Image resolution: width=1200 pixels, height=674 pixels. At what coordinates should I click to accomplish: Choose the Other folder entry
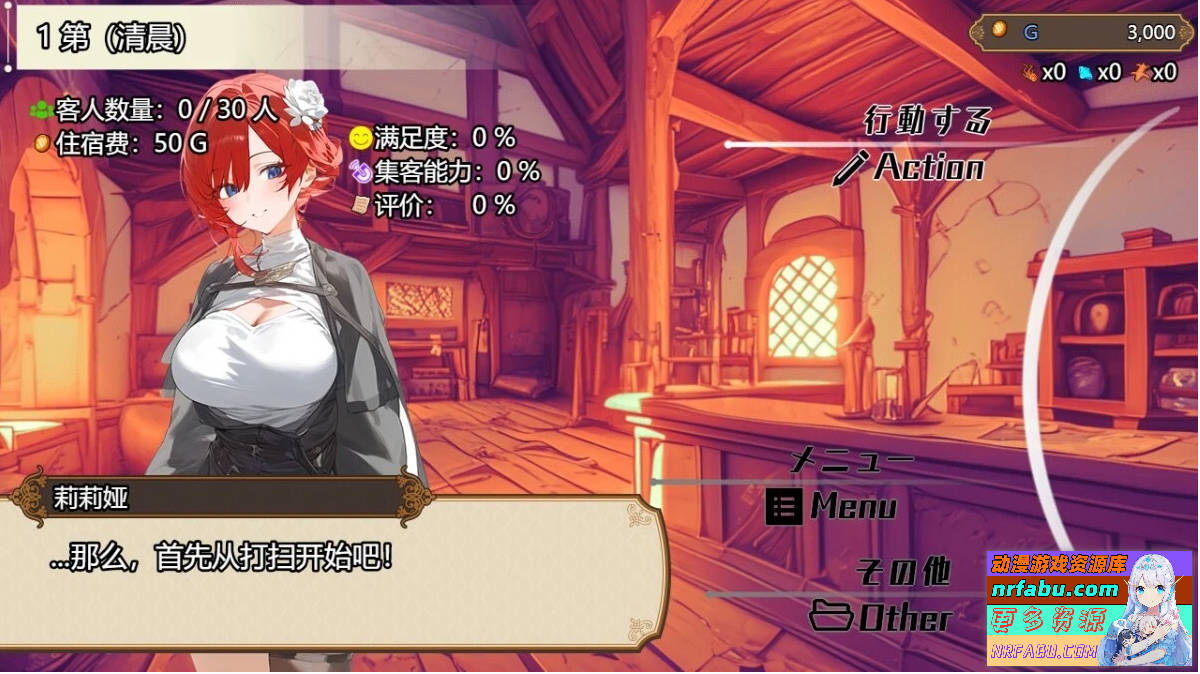point(880,617)
